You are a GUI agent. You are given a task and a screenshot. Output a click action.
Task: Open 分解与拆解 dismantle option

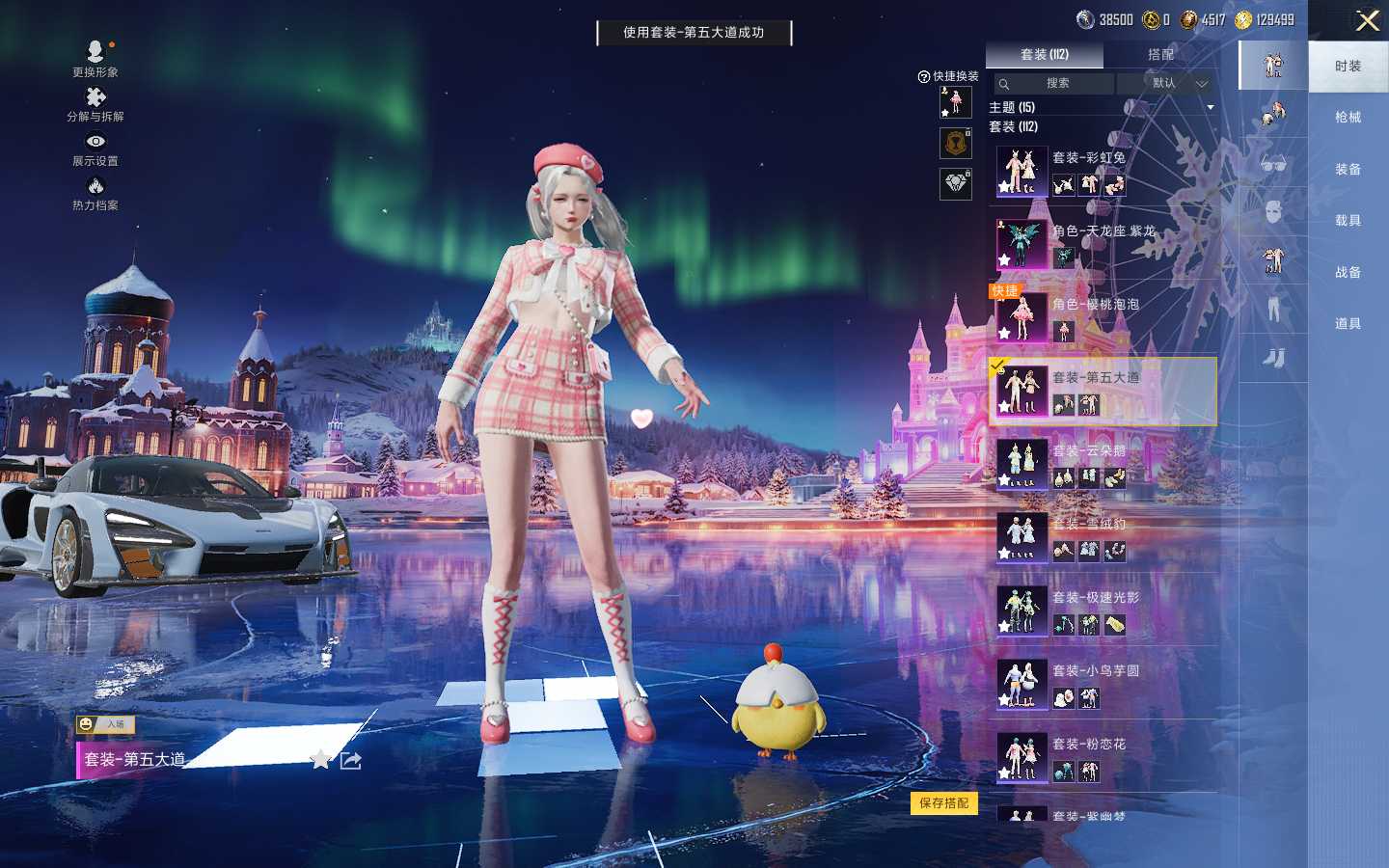(95, 103)
